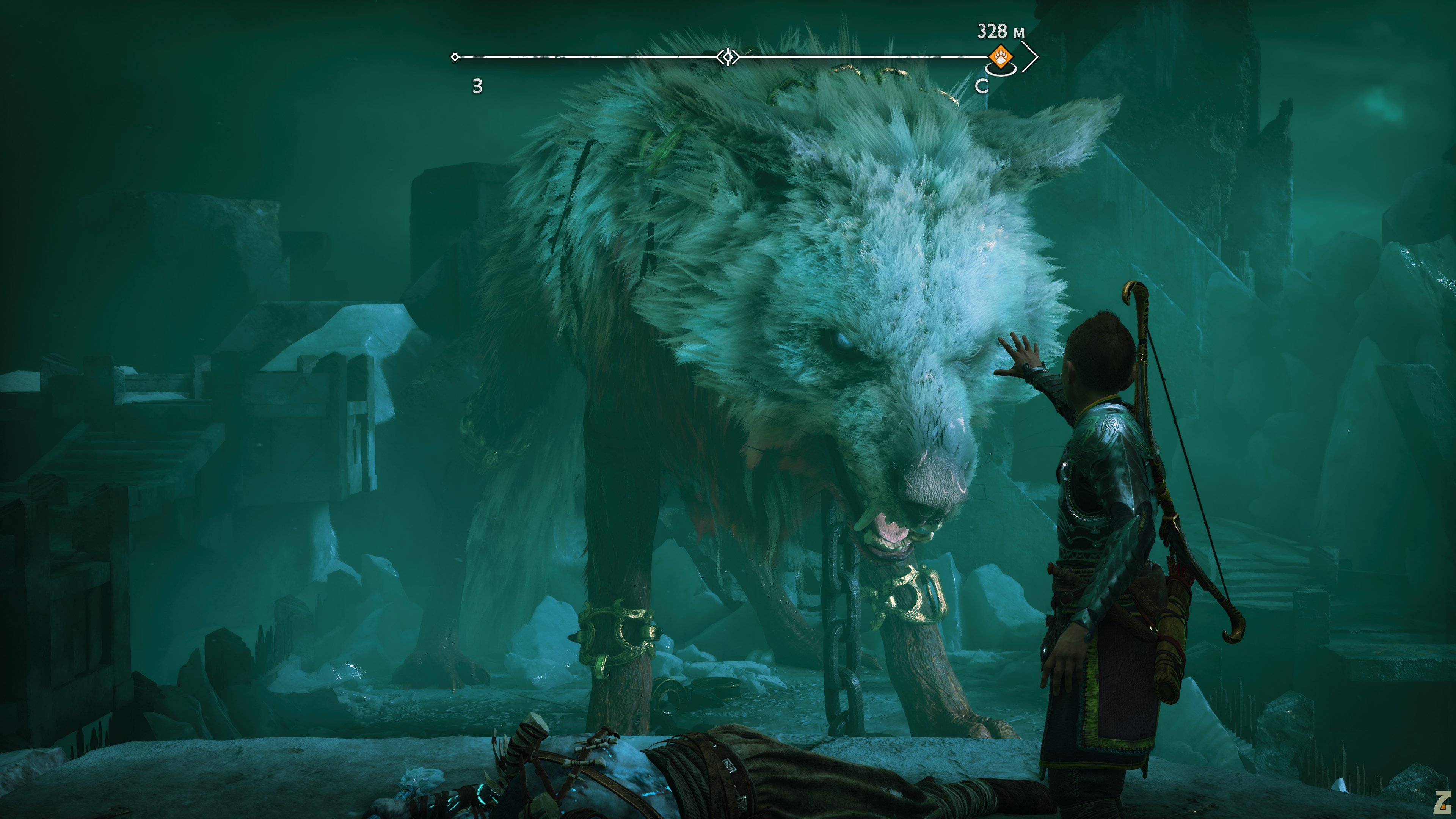Click the small diamond at the compass's left end
The width and height of the screenshot is (1456, 819).
[455, 56]
